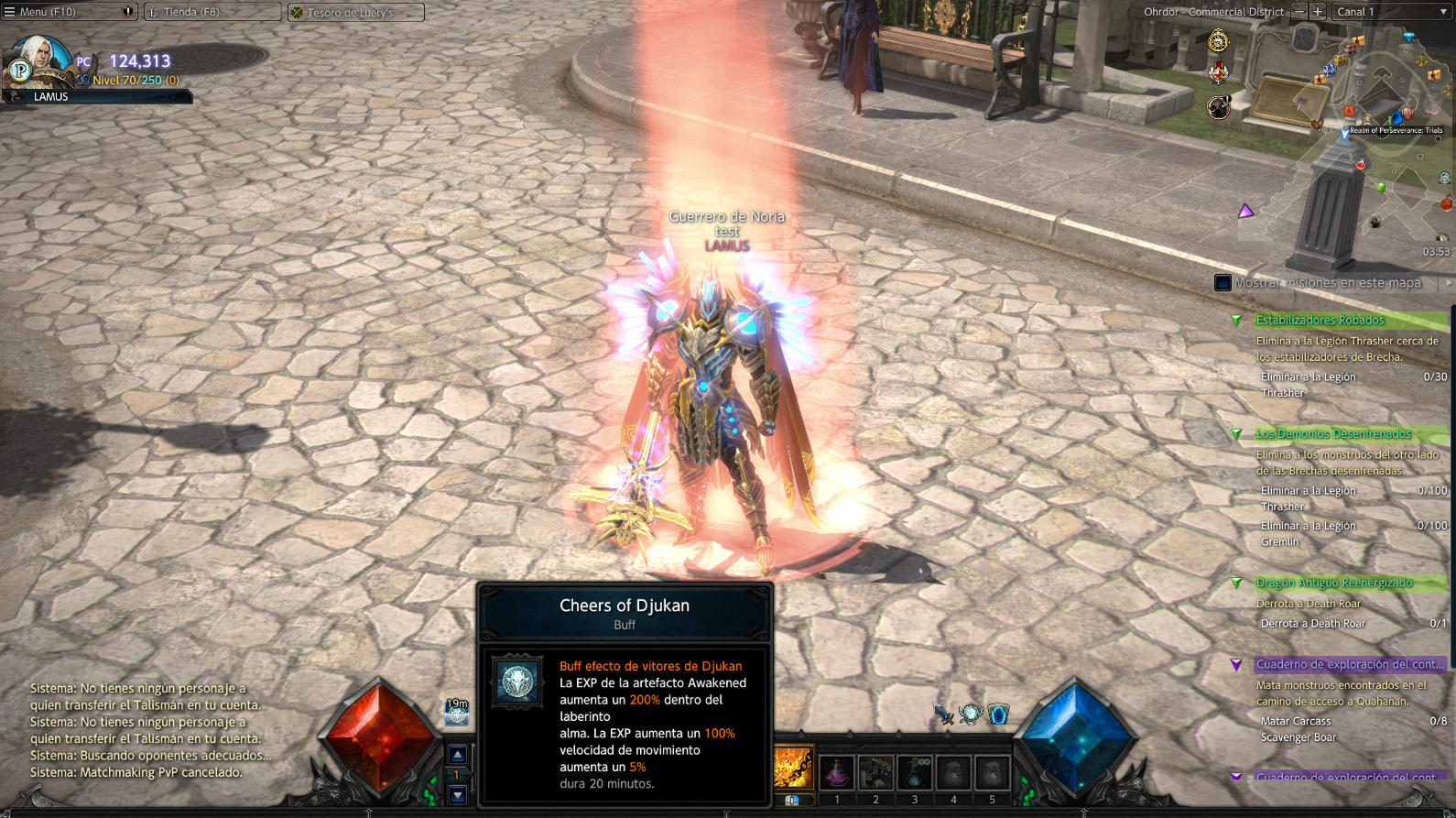Viewport: 1456px width, 818px height.
Task: Use the dark flask in slot 3
Action: click(914, 773)
